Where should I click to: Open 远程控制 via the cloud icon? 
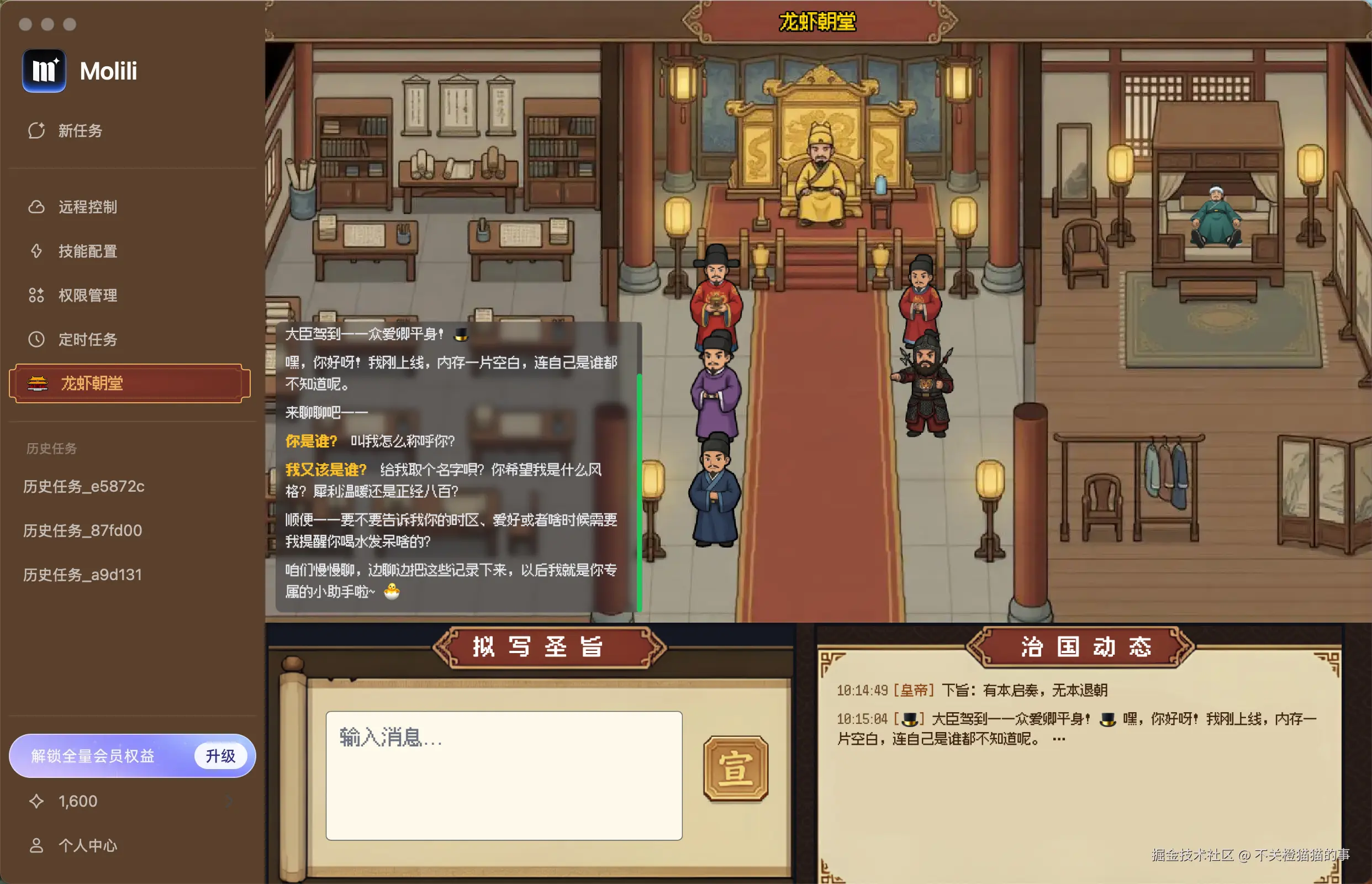coord(36,207)
